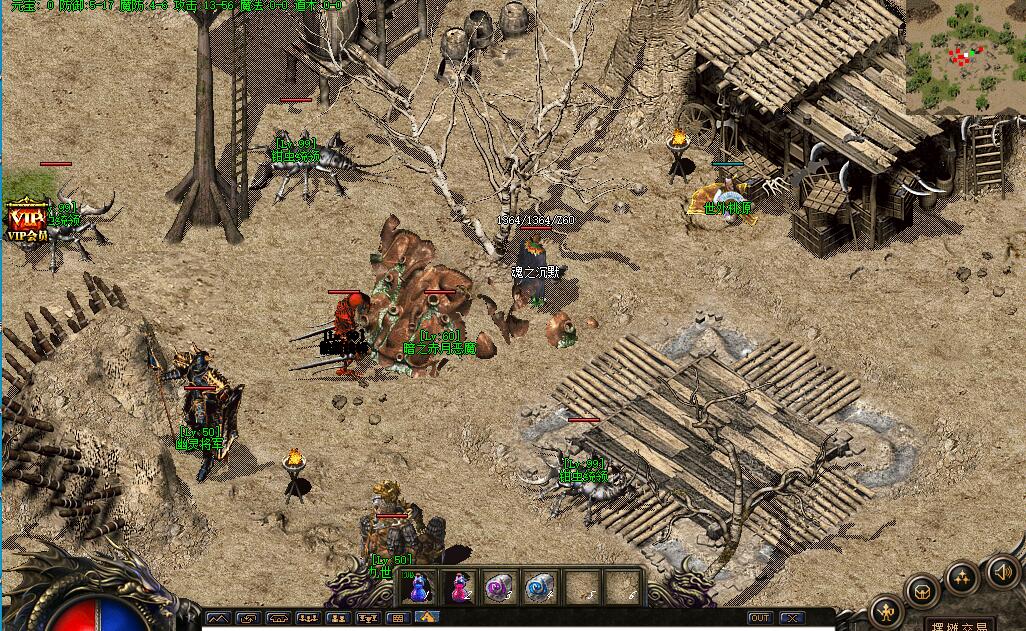The width and height of the screenshot is (1026, 631).
Task: Select the blue scroll in slot 4
Action: coord(541,587)
